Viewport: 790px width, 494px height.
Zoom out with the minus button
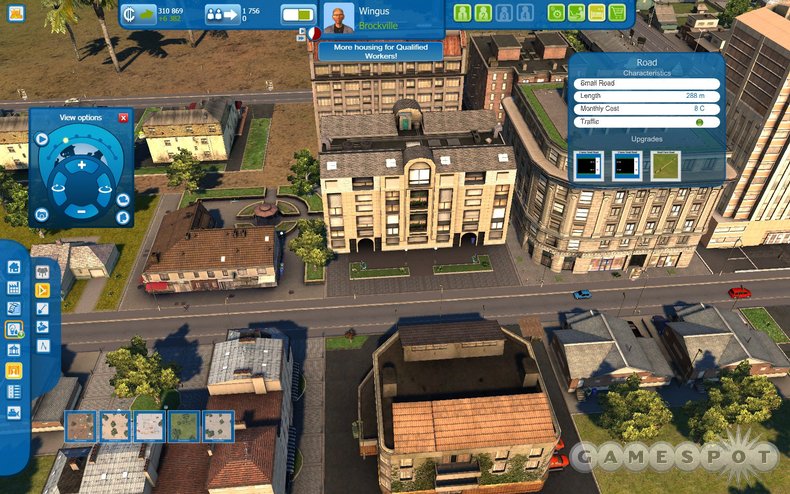point(82,211)
